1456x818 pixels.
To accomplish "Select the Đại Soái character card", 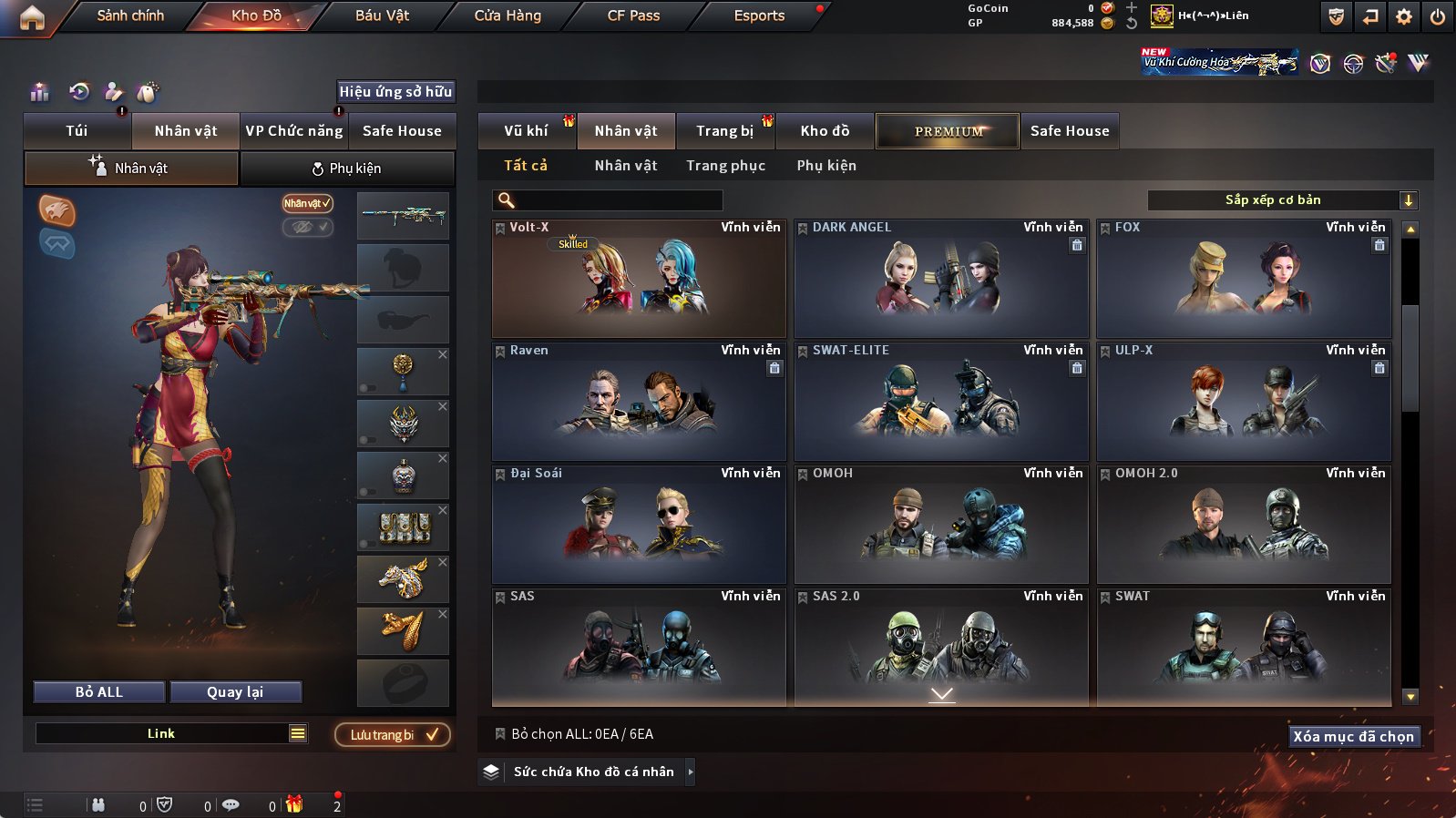I will tap(639, 525).
